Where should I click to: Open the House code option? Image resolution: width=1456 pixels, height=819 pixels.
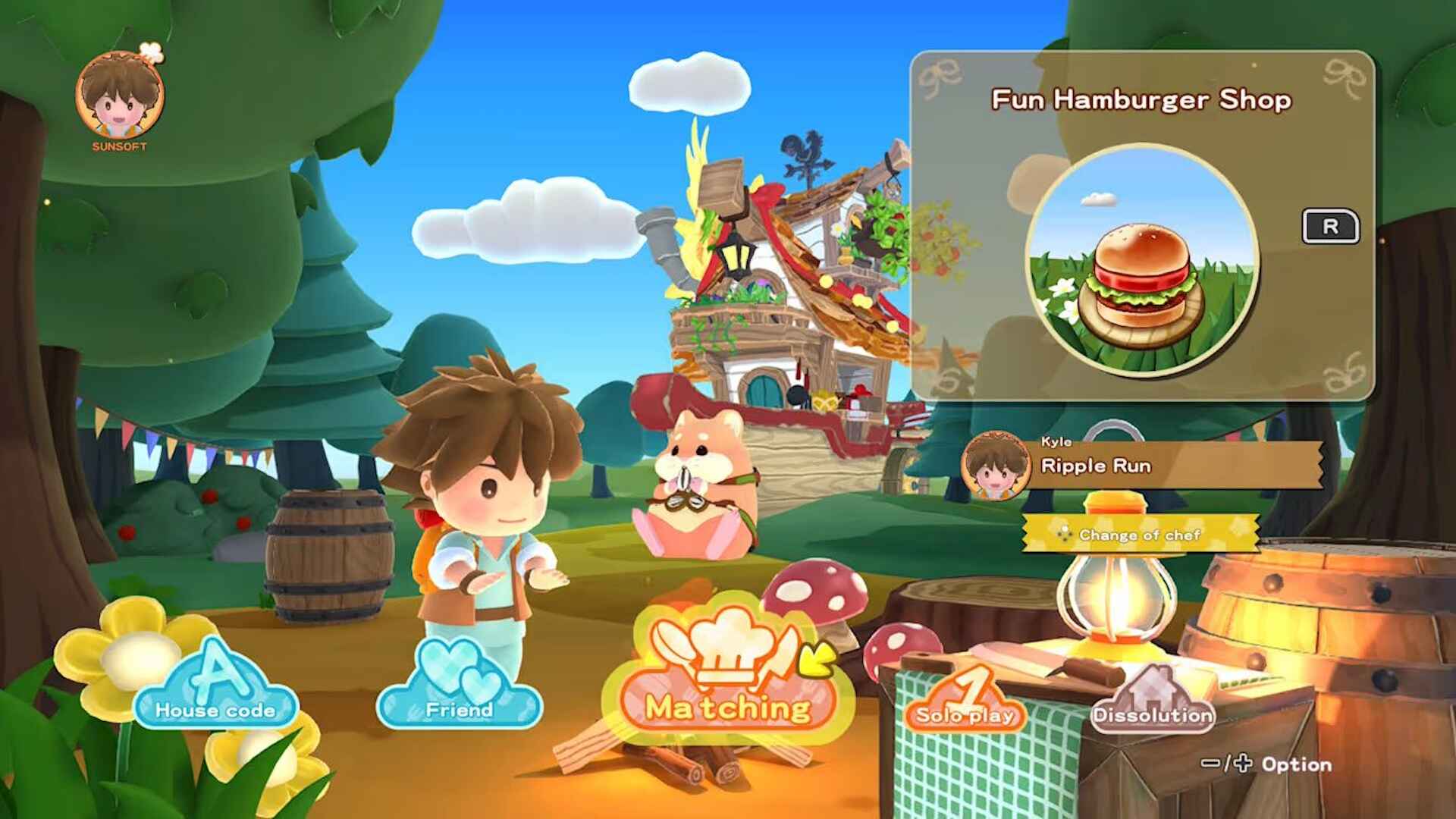click(215, 711)
